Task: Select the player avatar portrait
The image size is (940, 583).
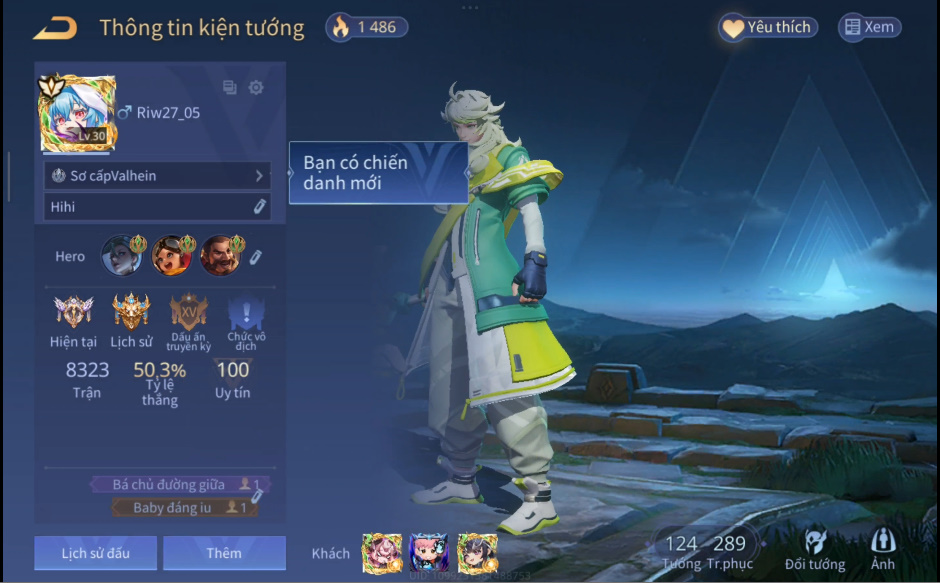Action: pos(77,113)
